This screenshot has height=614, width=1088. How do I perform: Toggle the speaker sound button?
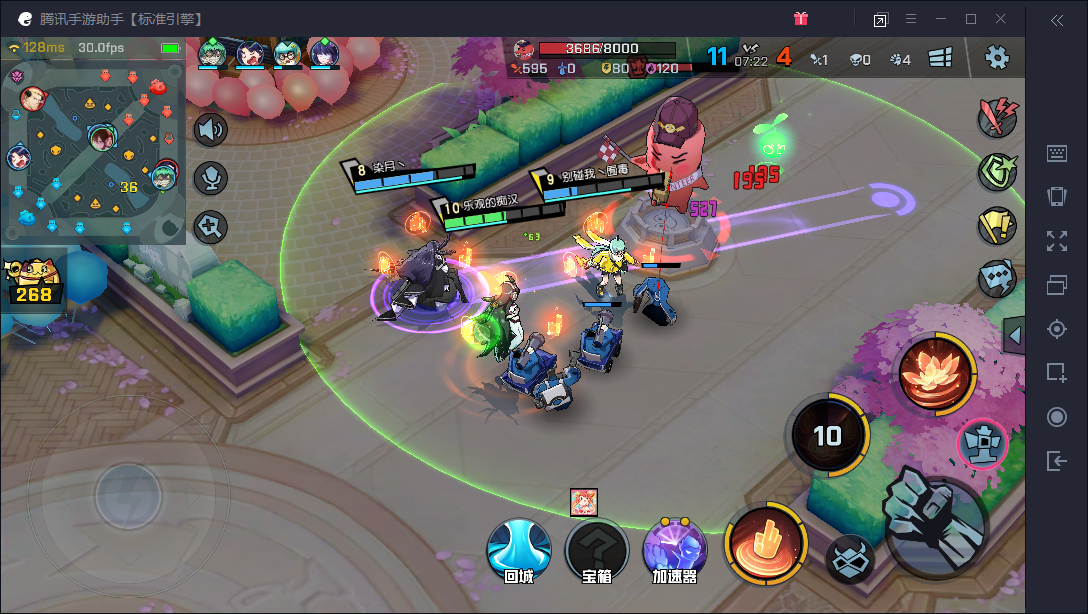coord(211,130)
